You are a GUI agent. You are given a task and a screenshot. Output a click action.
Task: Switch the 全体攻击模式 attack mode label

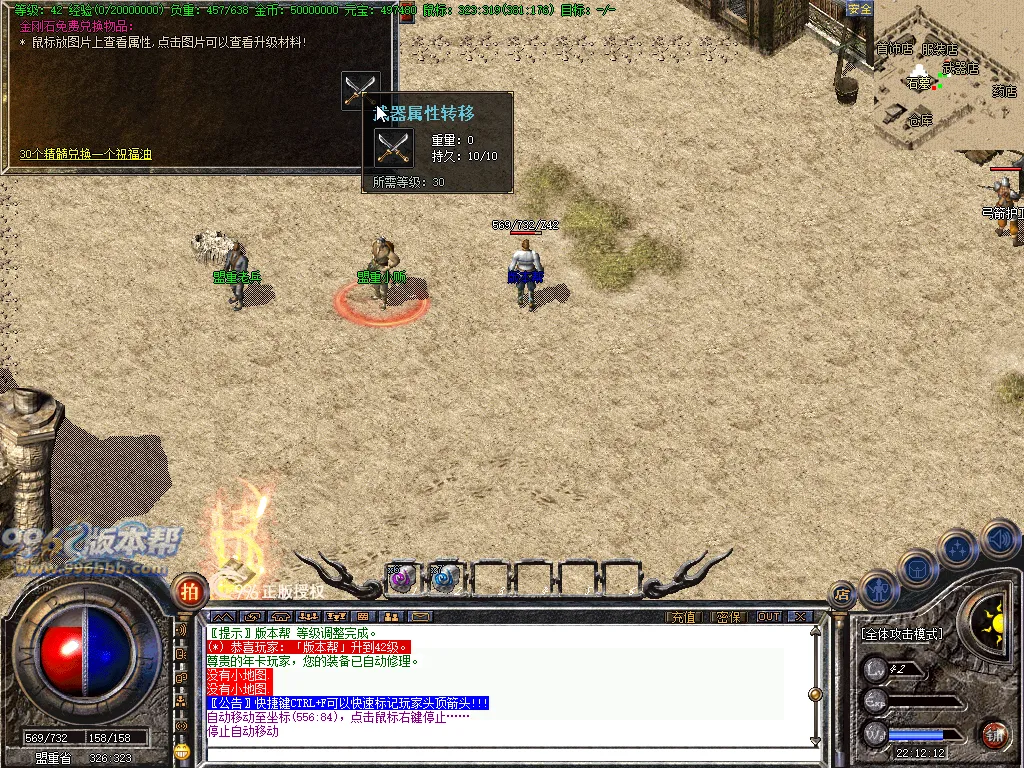902,634
